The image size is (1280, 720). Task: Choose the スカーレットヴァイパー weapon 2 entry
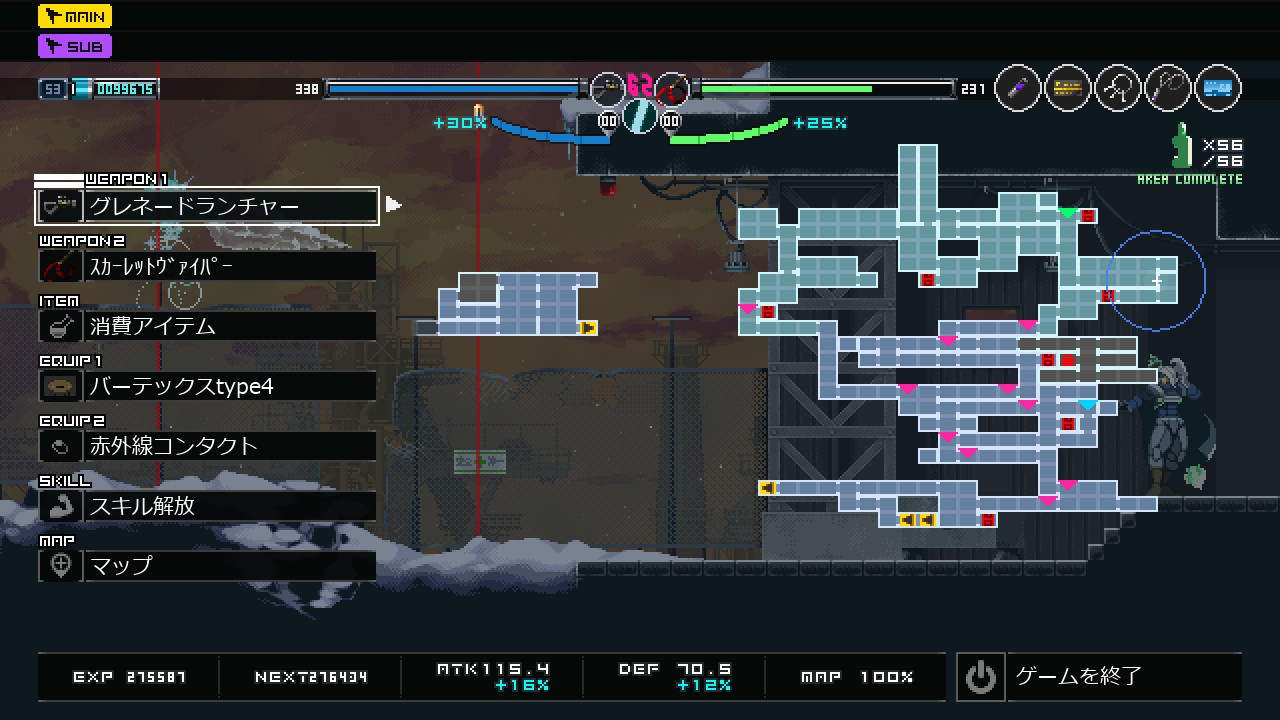pyautogui.click(x=207, y=266)
